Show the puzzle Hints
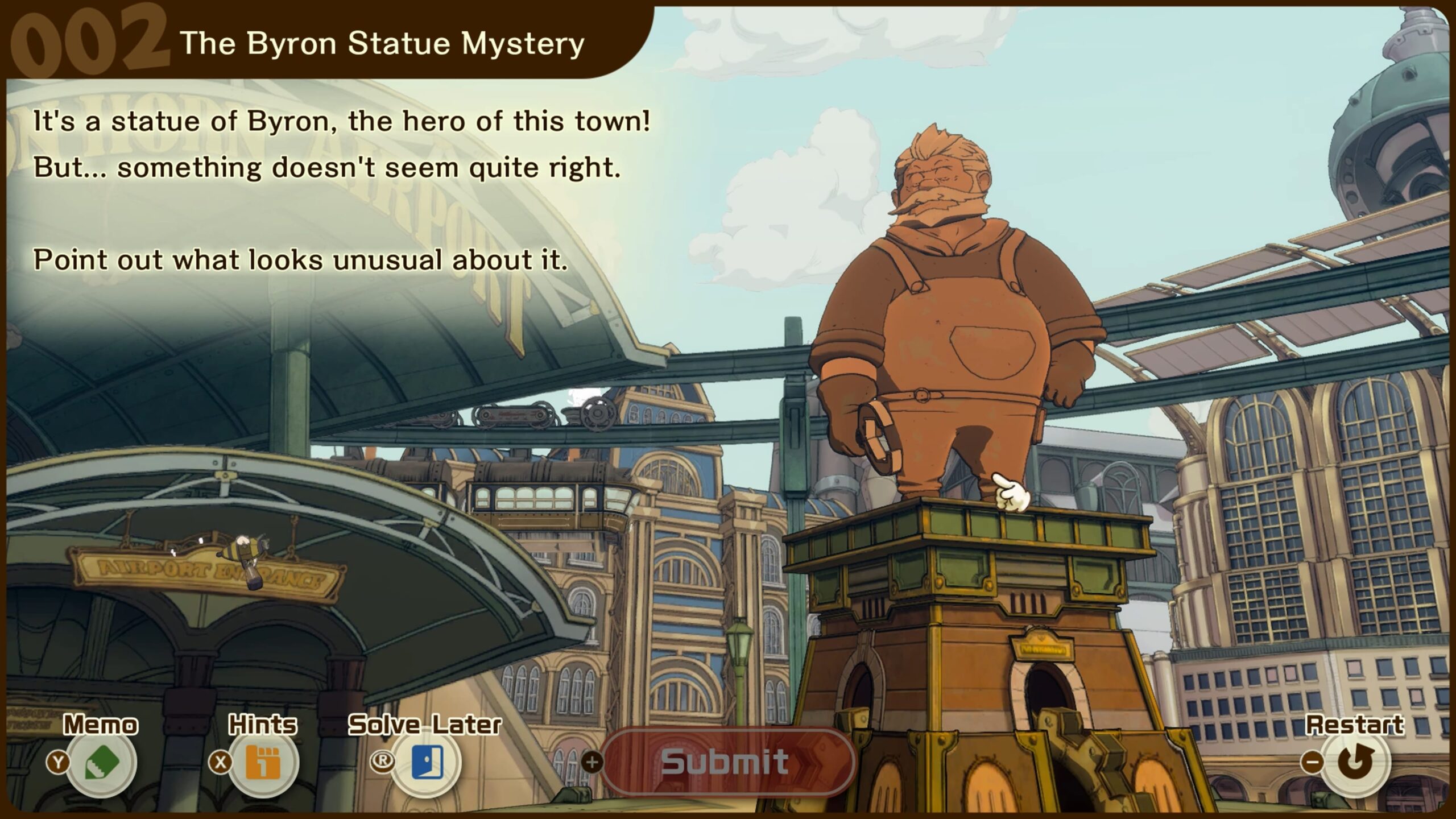The height and width of the screenshot is (819, 1456). [x=263, y=763]
